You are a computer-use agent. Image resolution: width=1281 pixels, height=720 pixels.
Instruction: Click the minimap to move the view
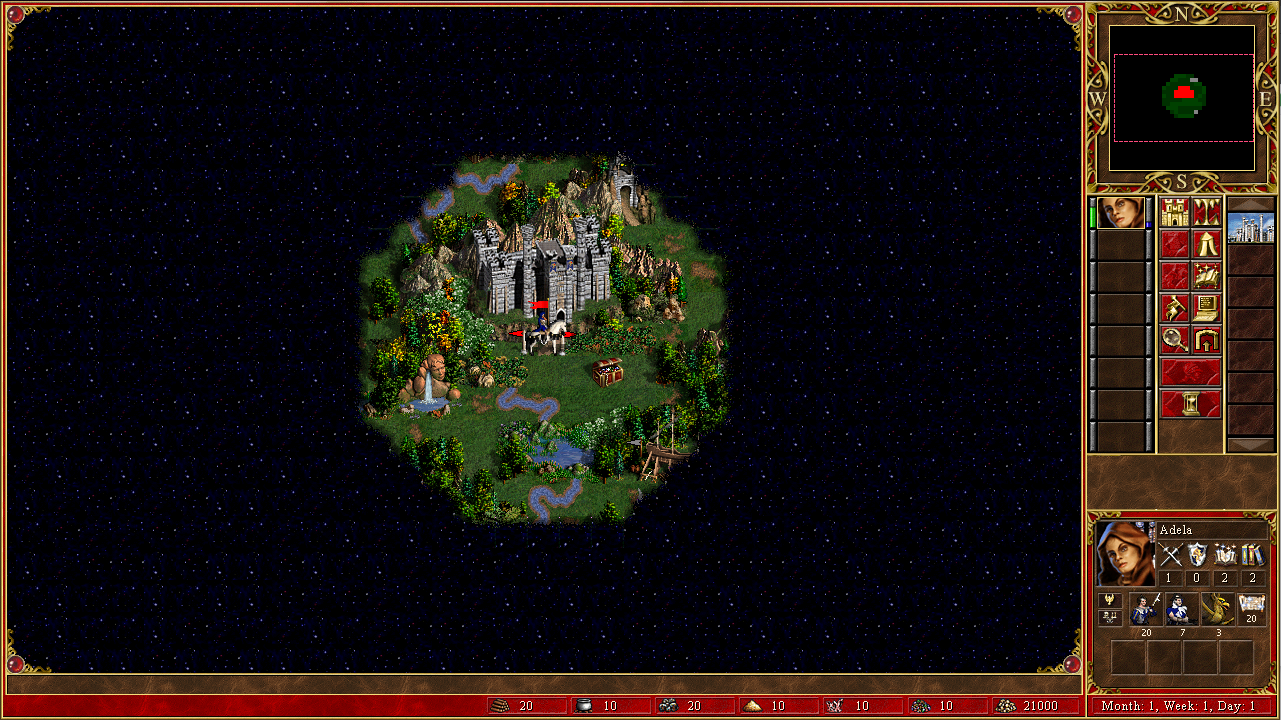[x=1182, y=98]
